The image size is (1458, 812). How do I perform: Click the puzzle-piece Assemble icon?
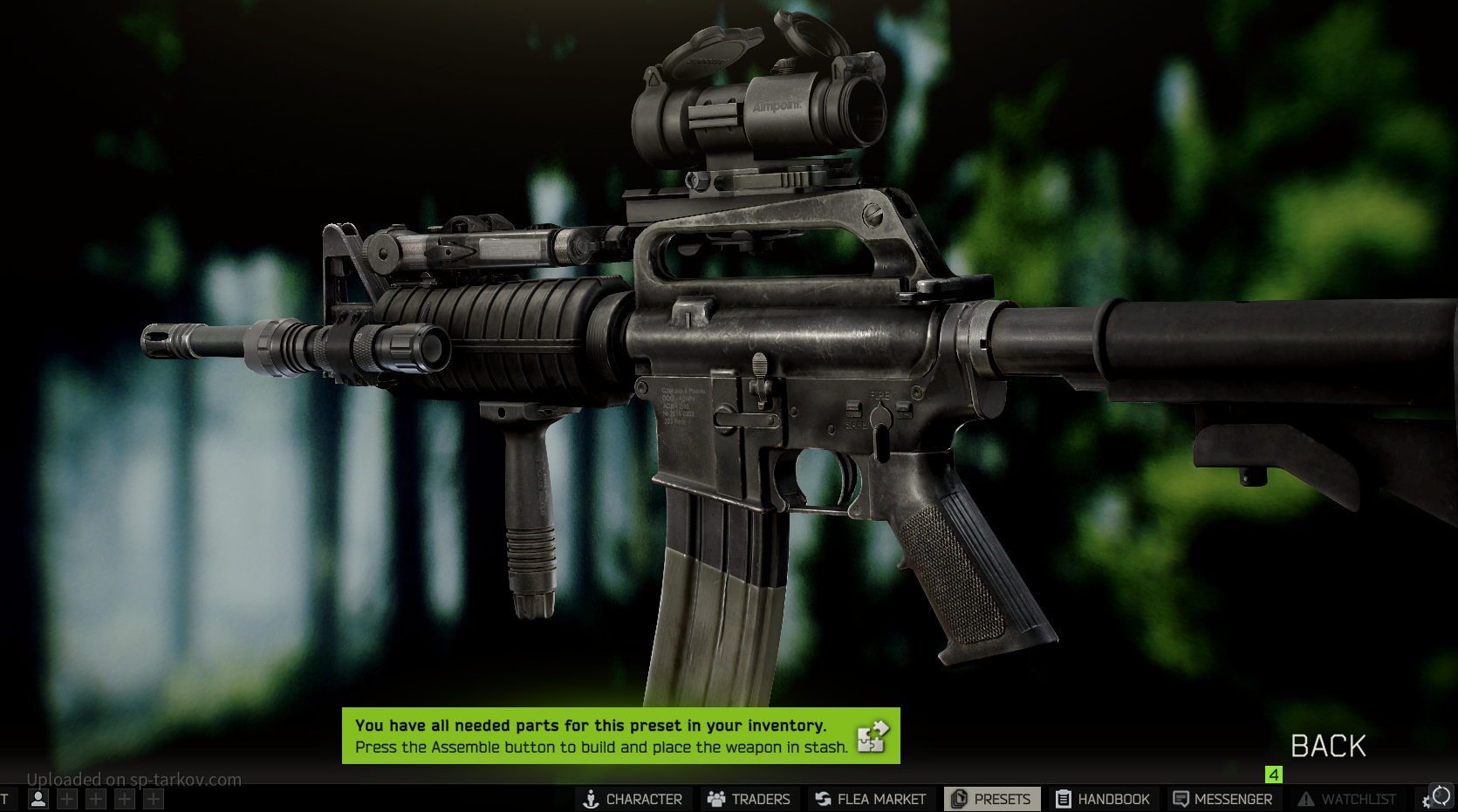(873, 737)
